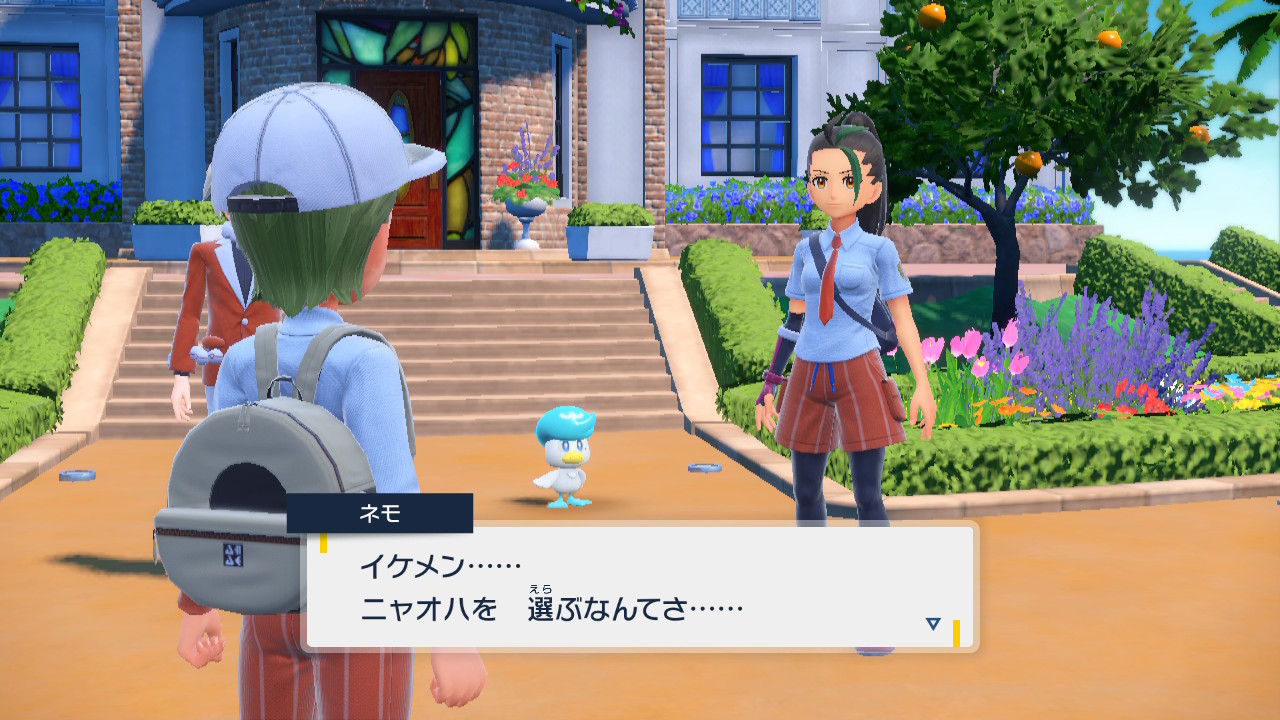This screenshot has height=720, width=1280.
Task: Advance dialogue with the blue arrow indicator
Action: 933,624
